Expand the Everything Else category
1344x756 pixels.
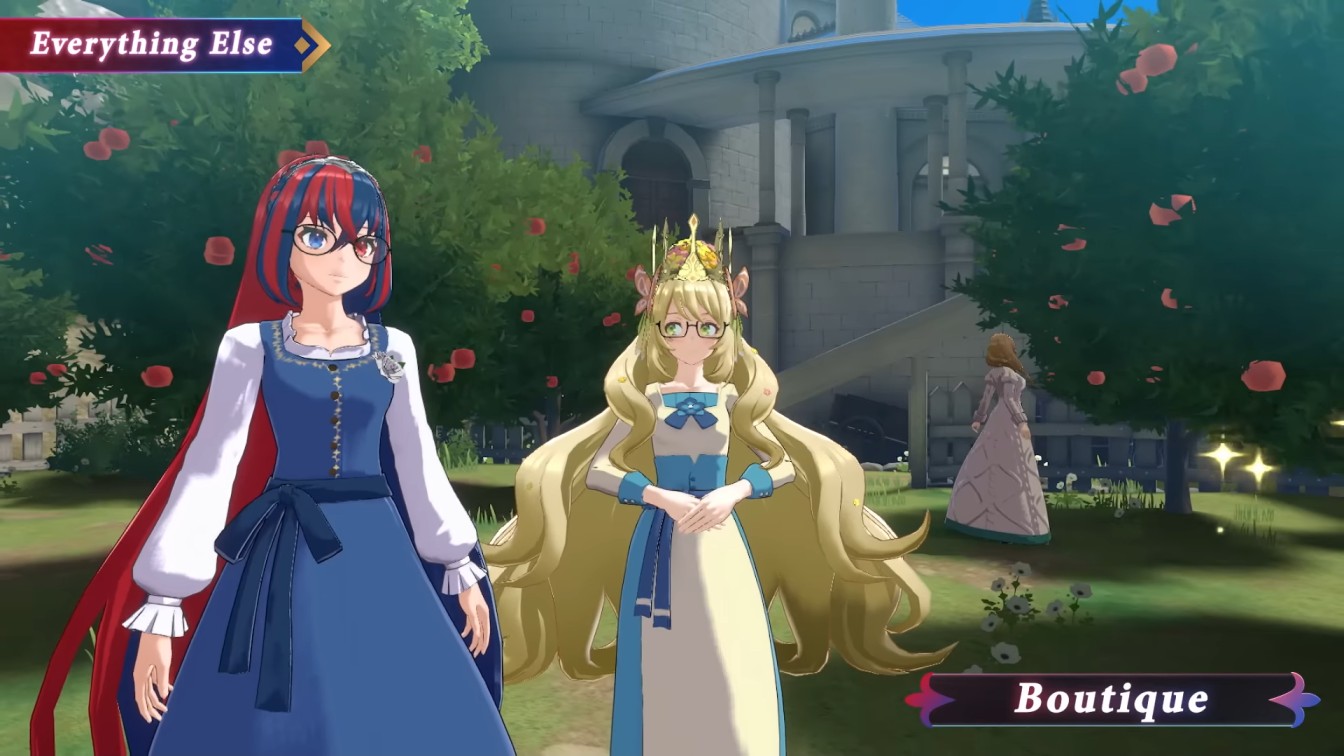click(x=150, y=42)
